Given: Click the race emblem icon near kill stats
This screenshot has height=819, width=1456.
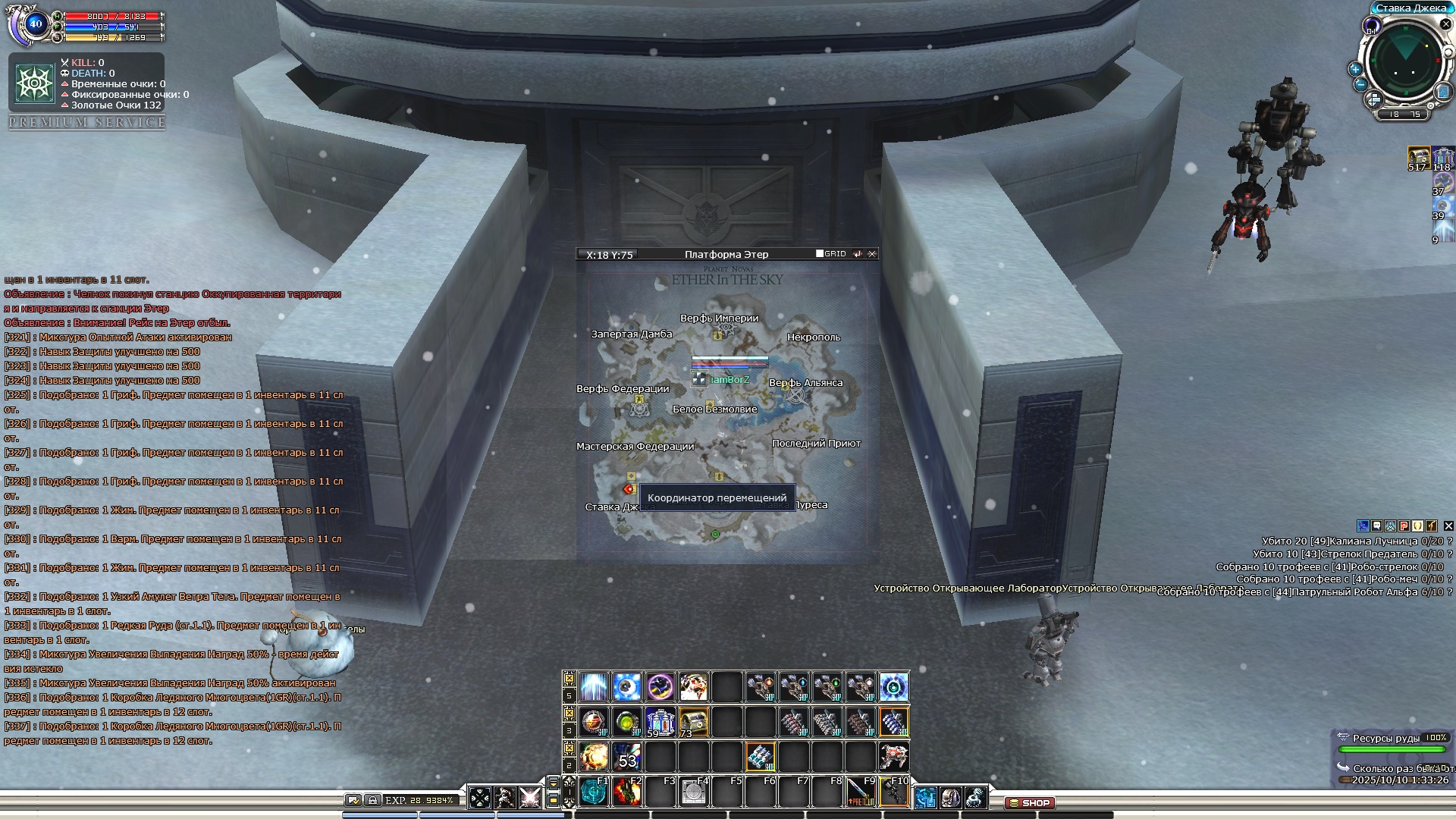Looking at the screenshot, I should (x=33, y=83).
